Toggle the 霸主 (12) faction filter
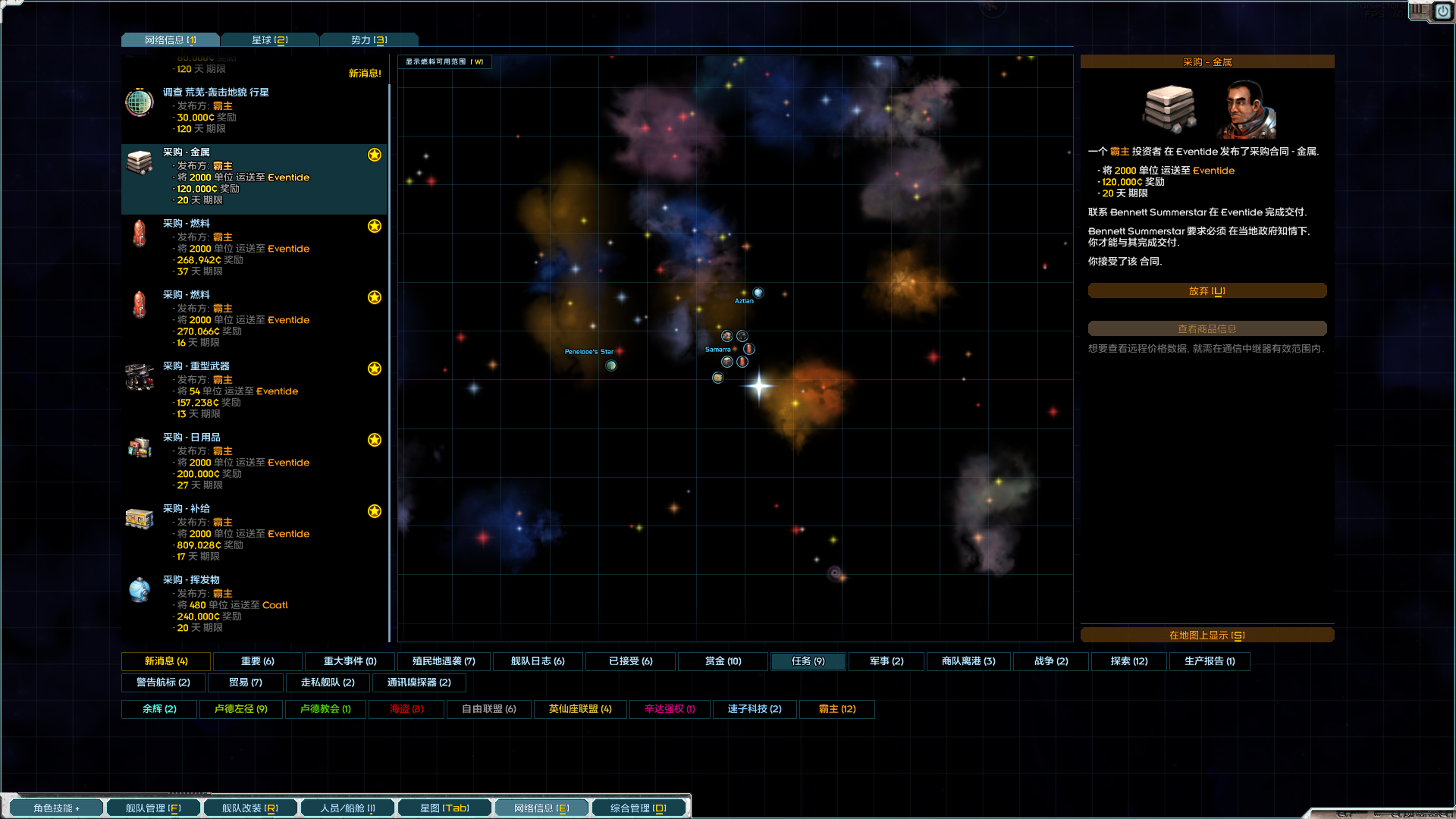This screenshot has height=819, width=1456. click(x=837, y=709)
